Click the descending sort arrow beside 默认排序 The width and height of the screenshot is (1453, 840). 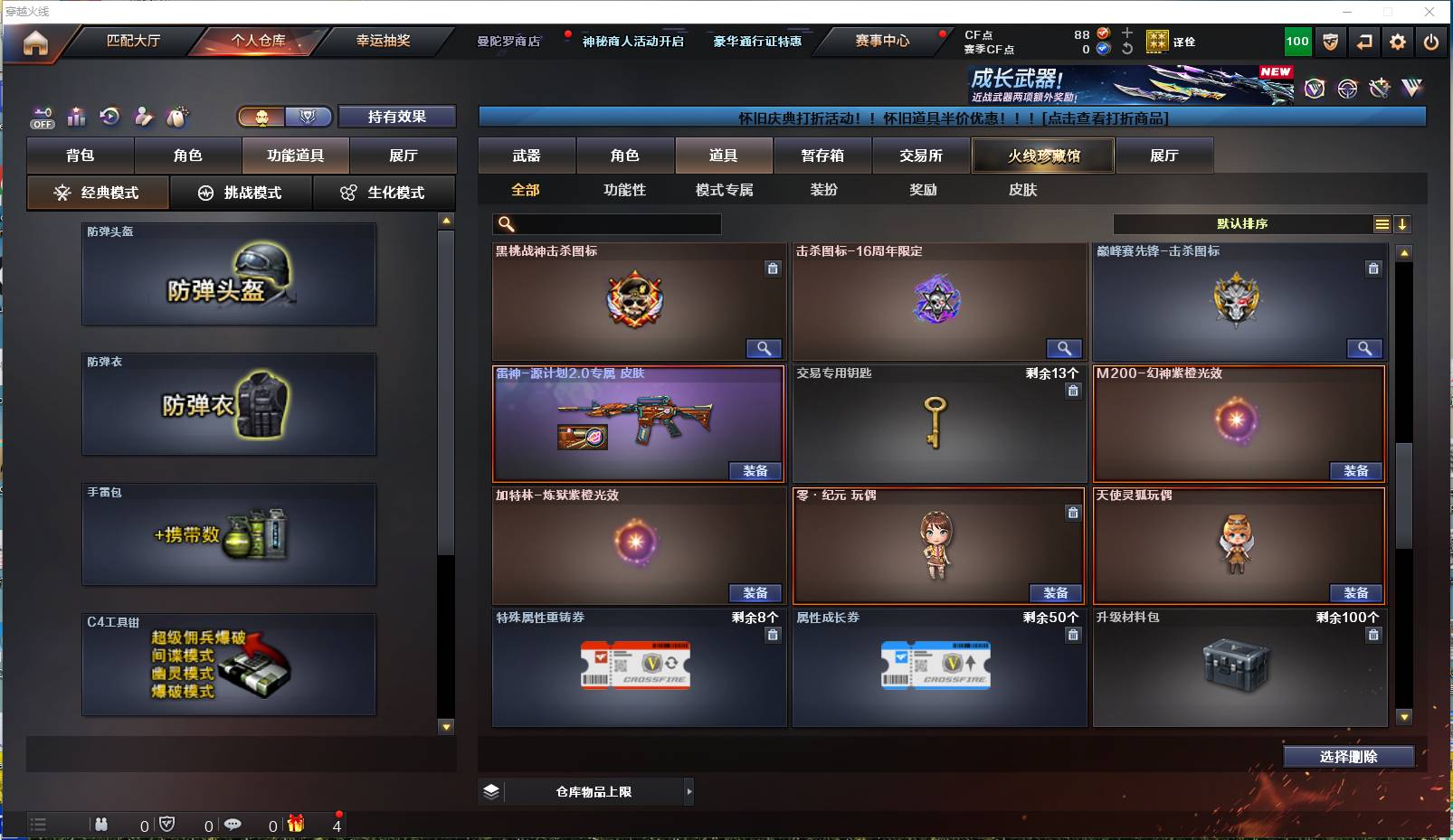pyautogui.click(x=1403, y=223)
